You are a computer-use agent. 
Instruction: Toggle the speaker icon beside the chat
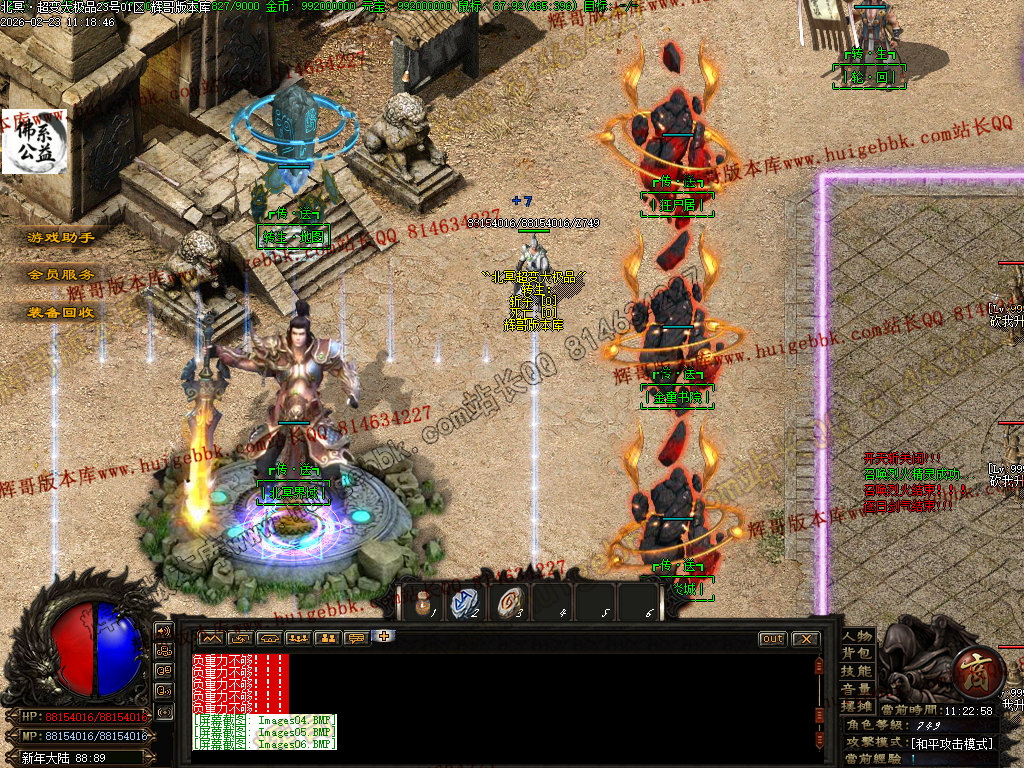[164, 631]
